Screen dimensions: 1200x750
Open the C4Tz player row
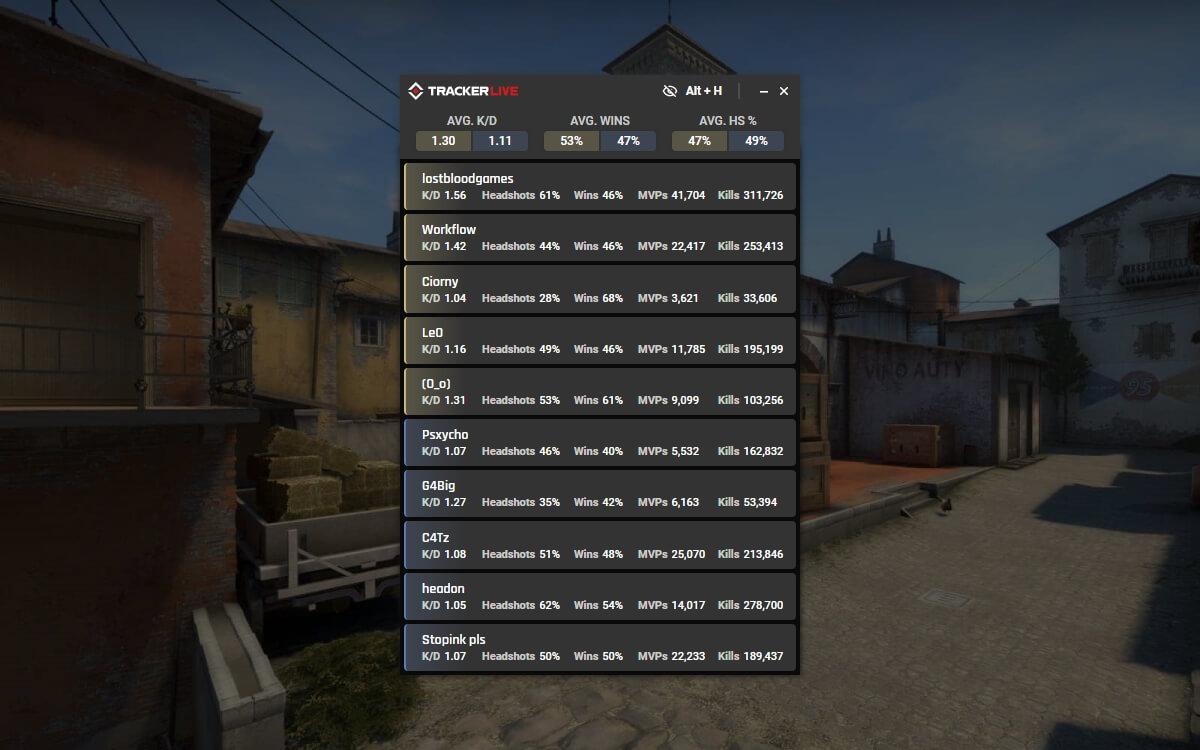click(600, 546)
